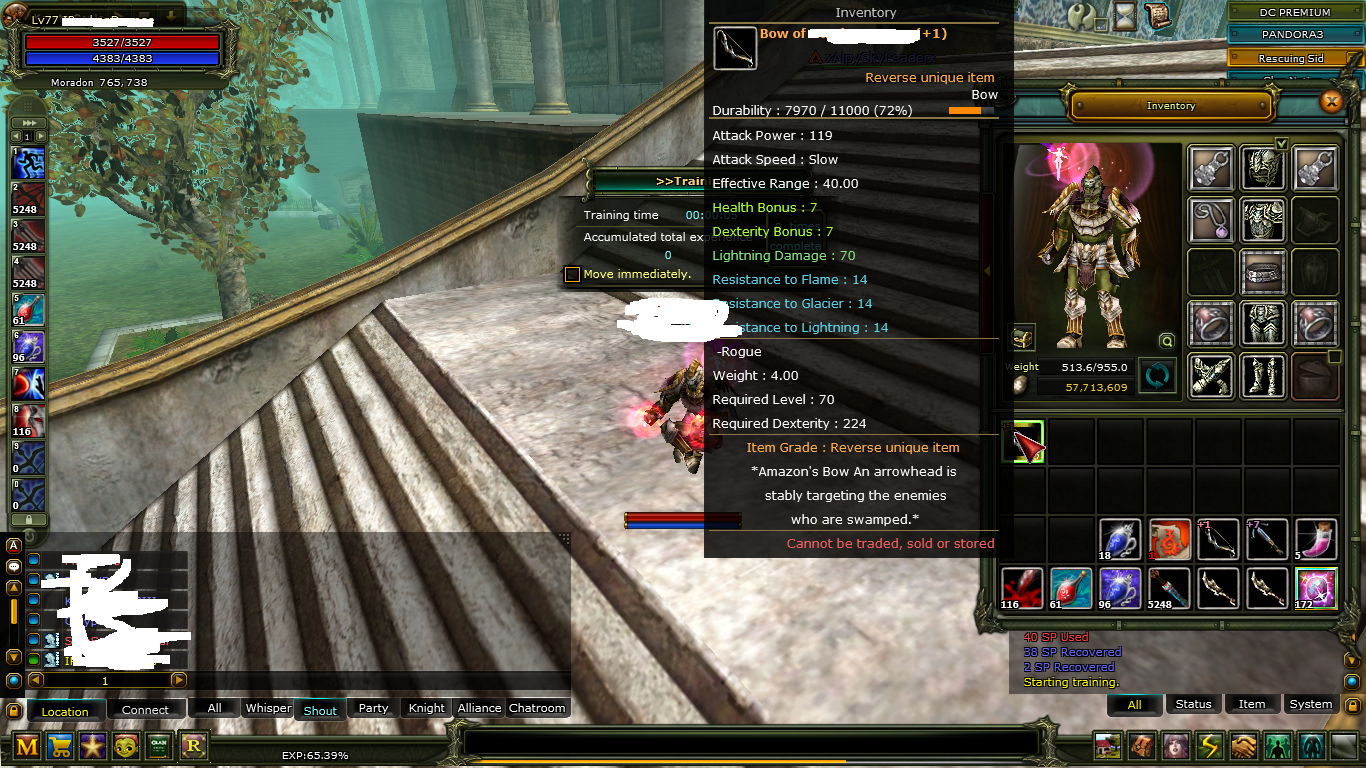Open the merchant M icon bottom-left
Viewport: 1366px width, 768px height.
click(27, 746)
